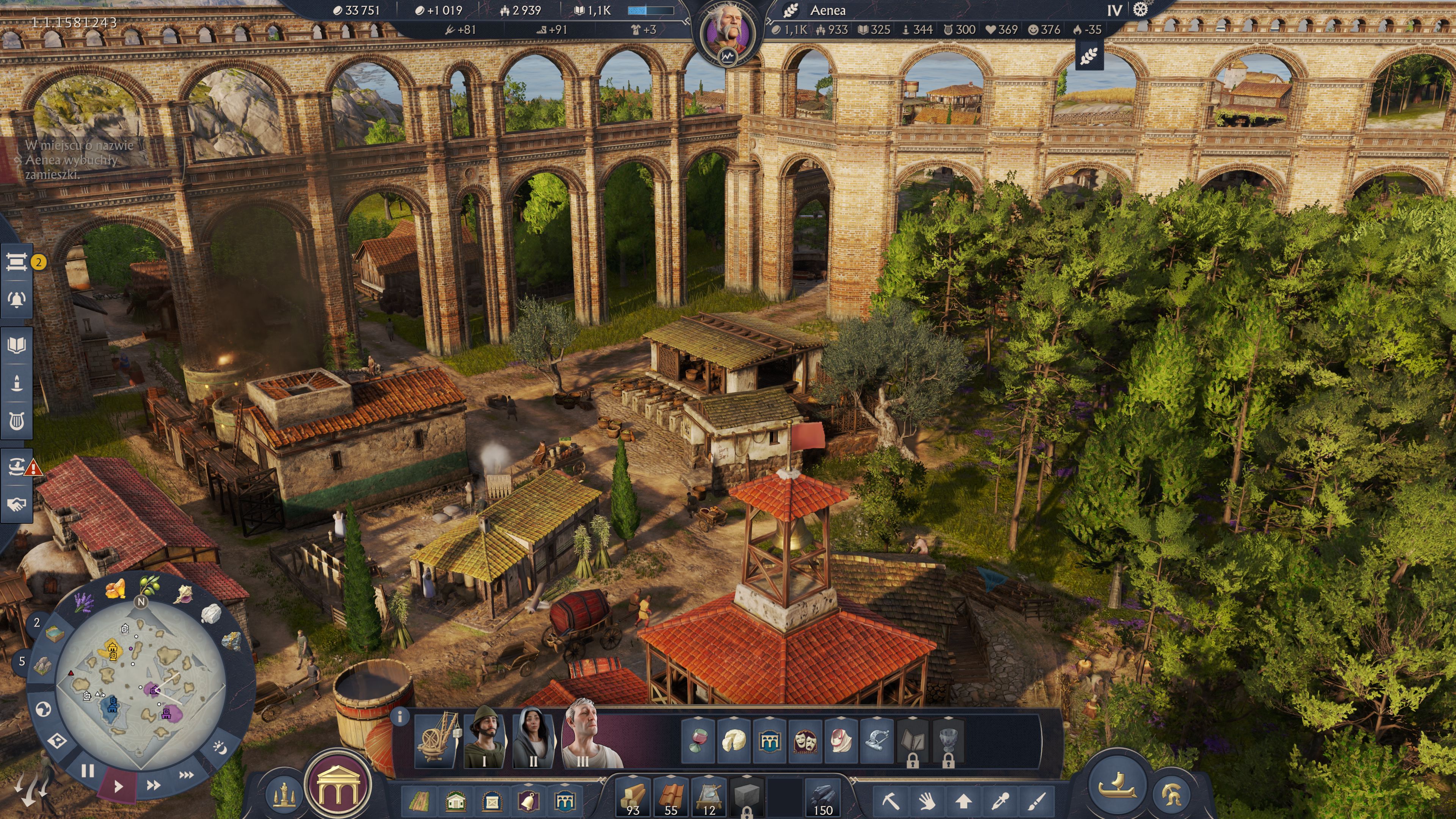Image resolution: width=1456 pixels, height=819 pixels.
Task: Open the handshake diplomacy panel
Action: (16, 504)
